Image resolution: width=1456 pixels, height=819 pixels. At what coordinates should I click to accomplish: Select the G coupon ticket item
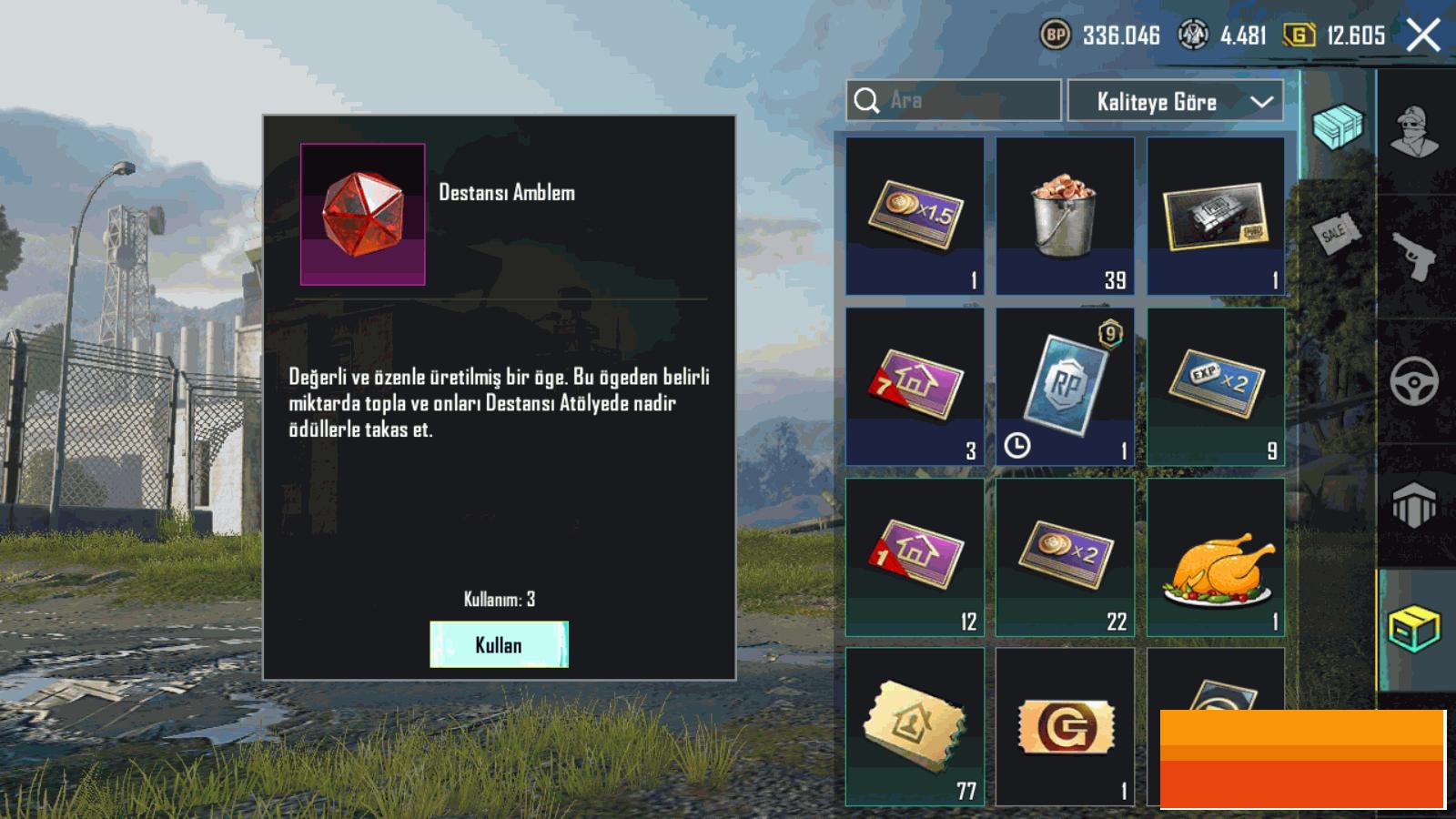[1065, 726]
